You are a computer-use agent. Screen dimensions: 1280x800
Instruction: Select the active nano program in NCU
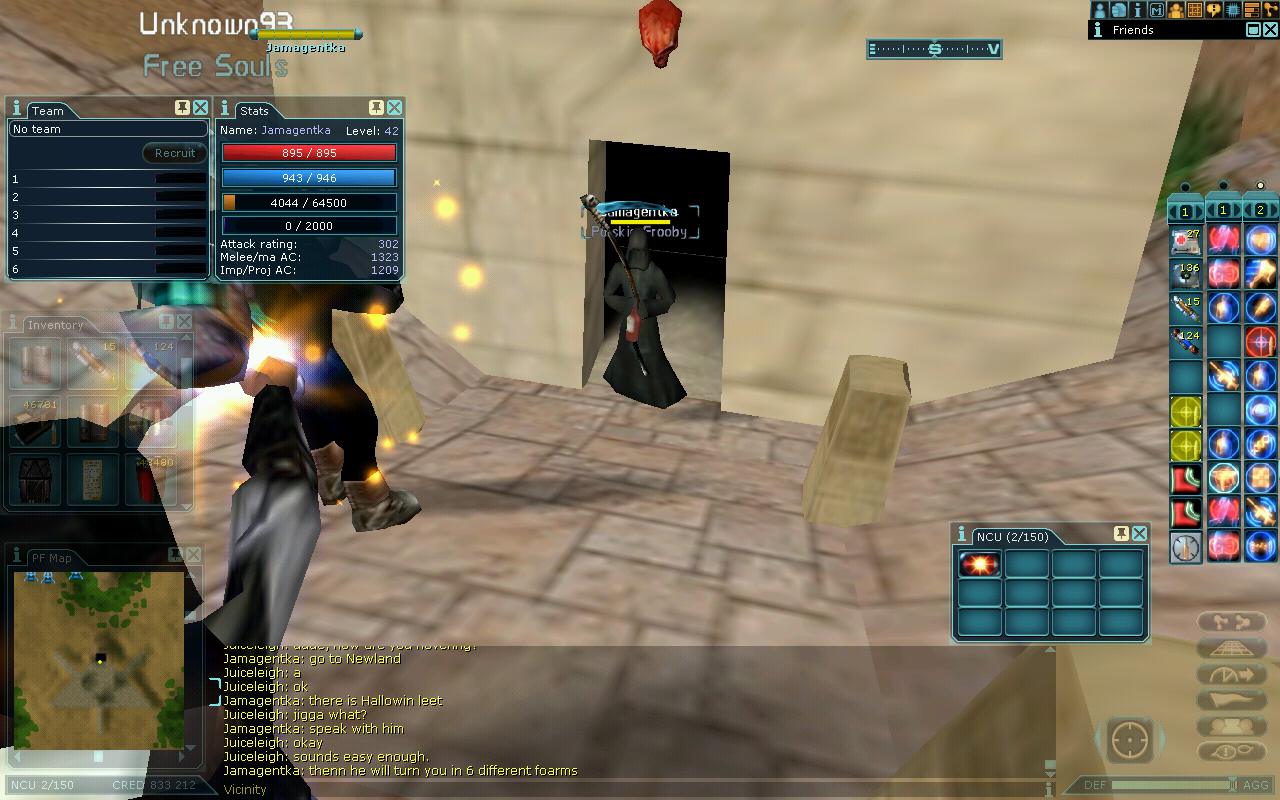pos(979,564)
